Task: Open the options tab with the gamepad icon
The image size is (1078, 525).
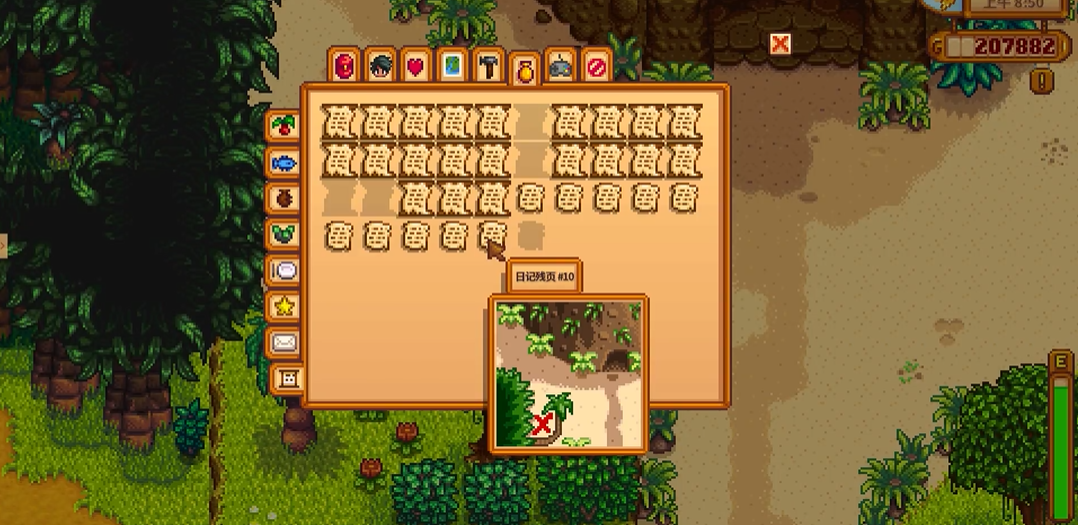Action: tap(561, 66)
